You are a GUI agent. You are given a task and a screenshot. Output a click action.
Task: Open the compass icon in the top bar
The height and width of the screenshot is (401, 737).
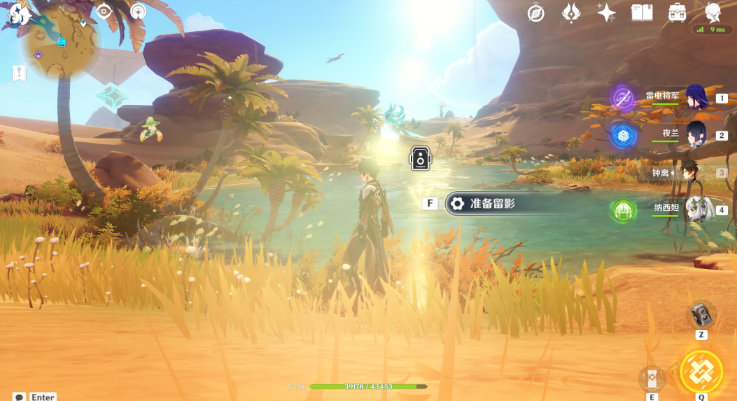tap(537, 12)
